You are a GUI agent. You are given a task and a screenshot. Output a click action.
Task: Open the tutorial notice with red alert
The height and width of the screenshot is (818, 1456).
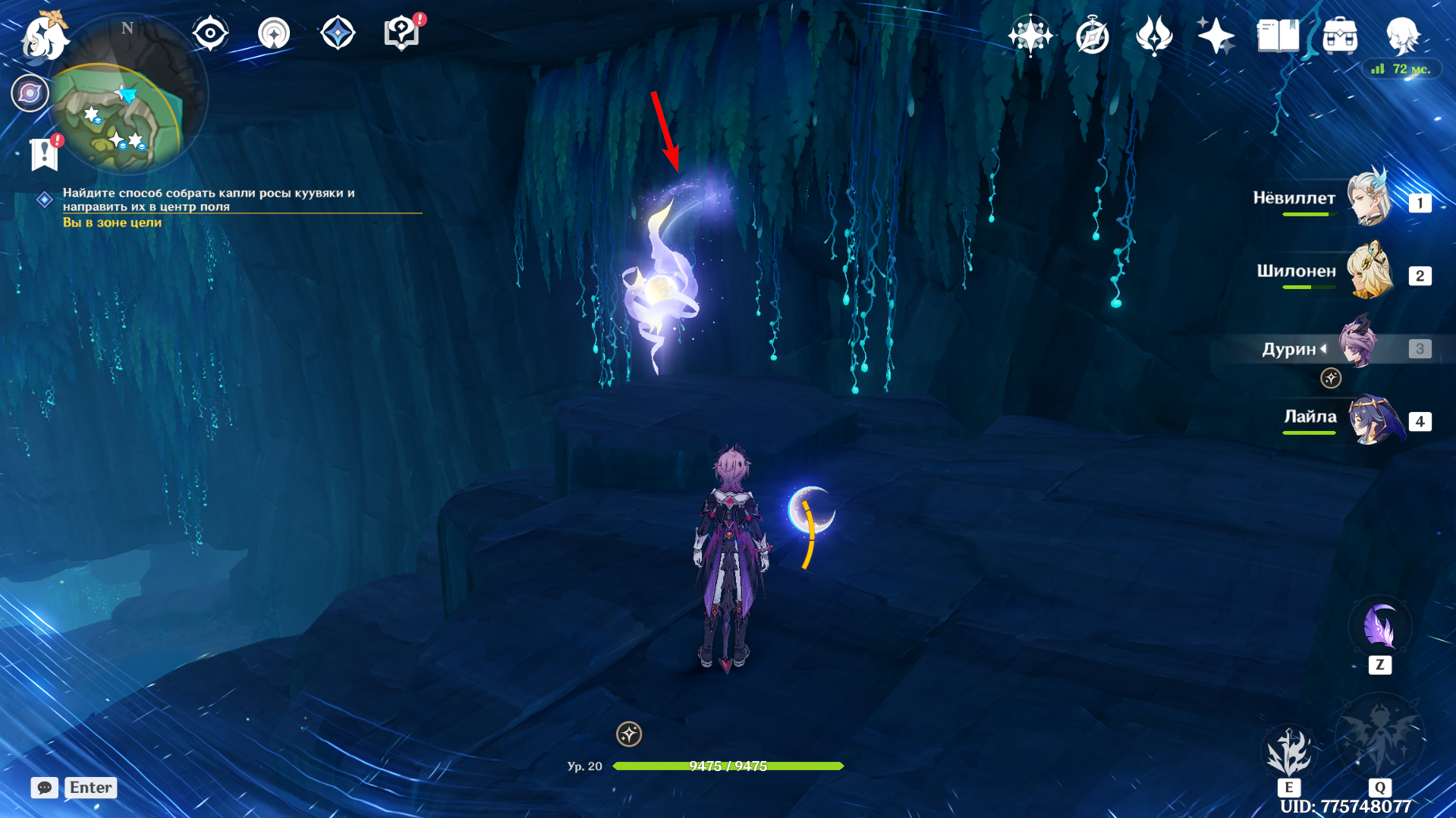click(x=402, y=33)
